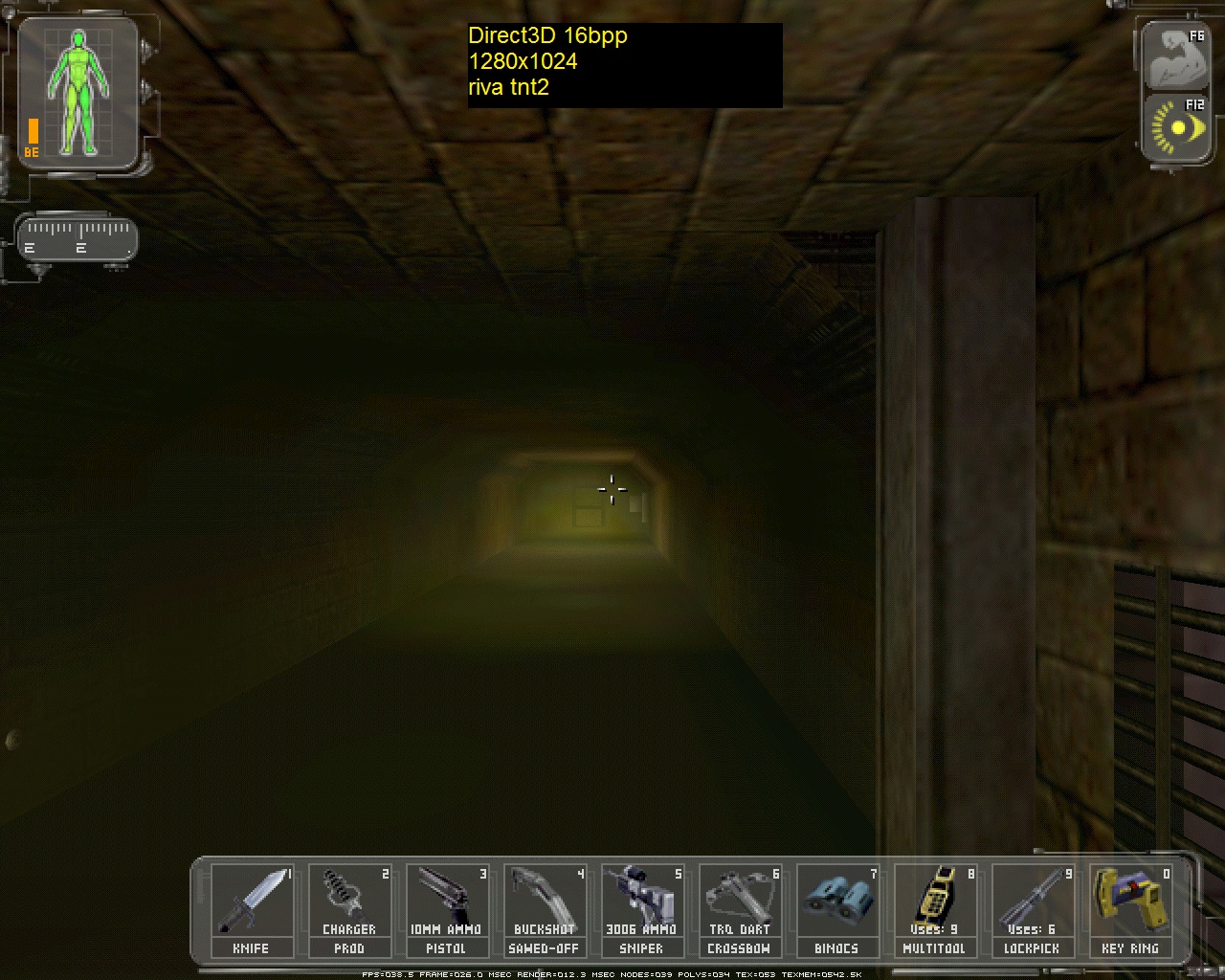Image resolution: width=1225 pixels, height=980 pixels.
Task: Click the 'LOCKPICK' label below slot 9
Action: pyautogui.click(x=1033, y=948)
